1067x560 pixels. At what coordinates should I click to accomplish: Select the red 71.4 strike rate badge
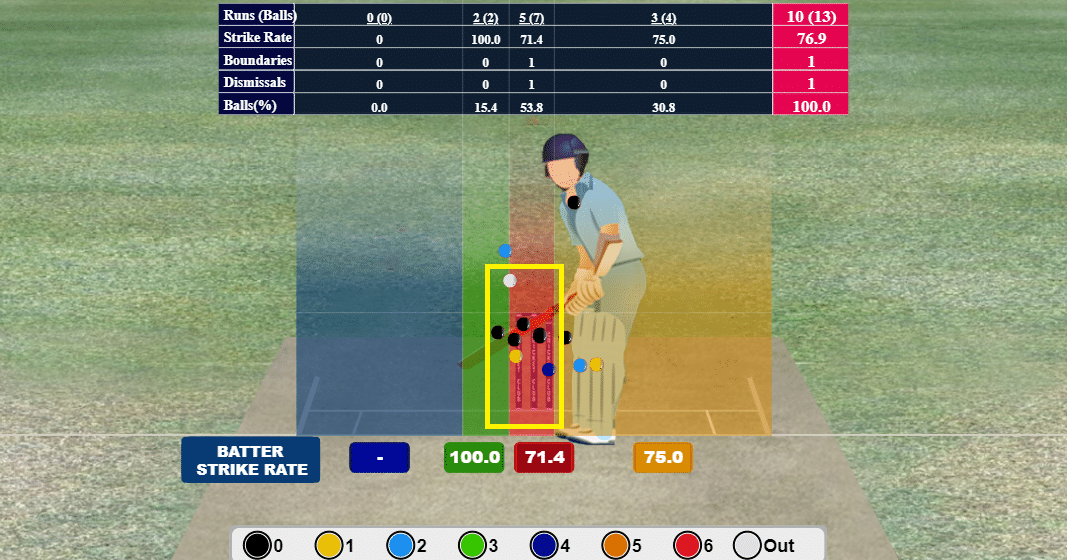tap(544, 458)
